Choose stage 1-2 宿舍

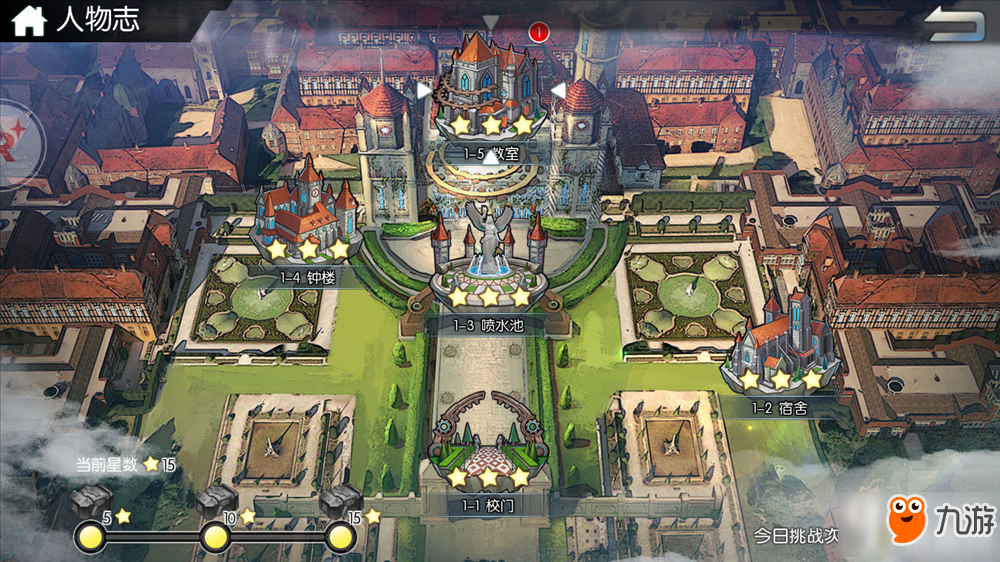[779, 350]
